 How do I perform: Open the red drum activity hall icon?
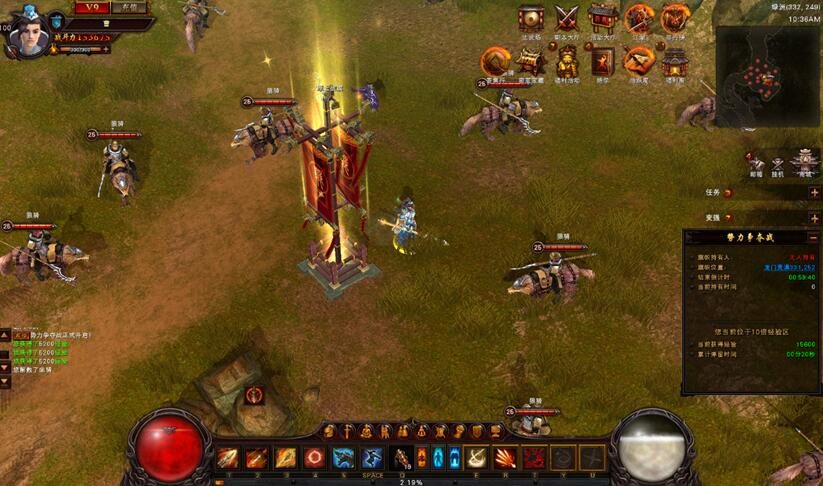click(602, 18)
